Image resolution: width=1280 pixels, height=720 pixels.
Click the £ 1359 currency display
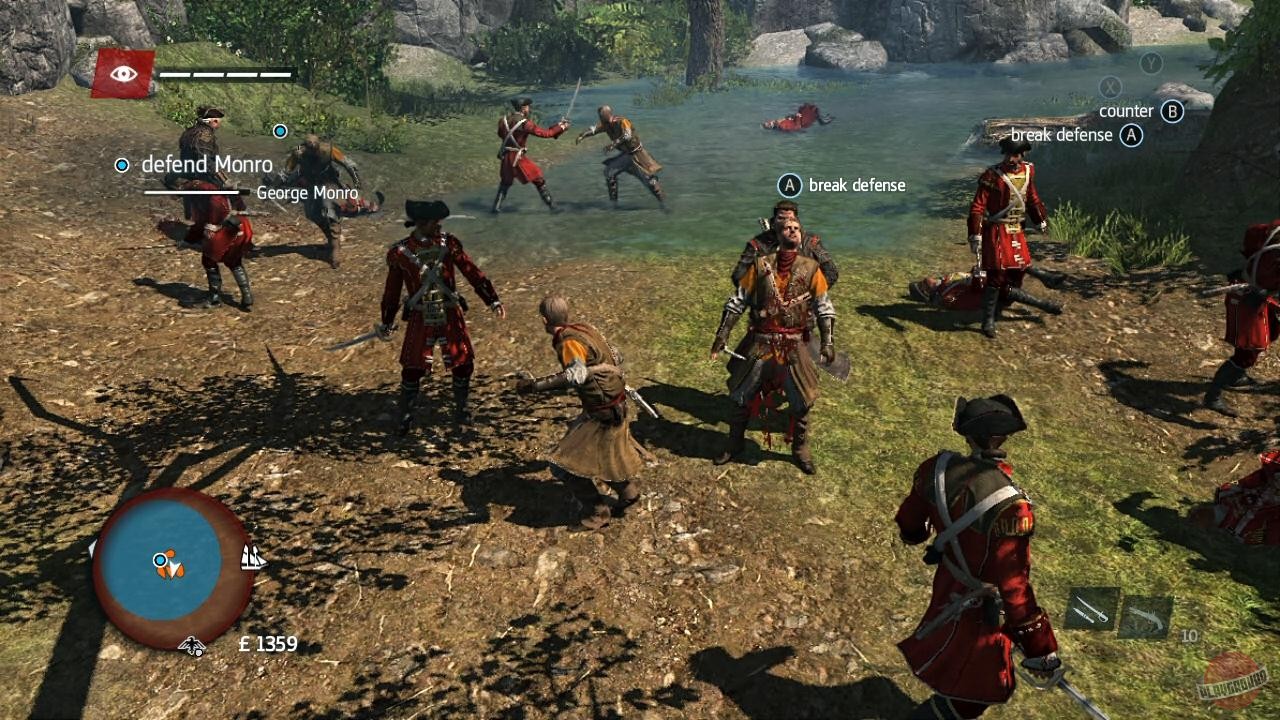[x=267, y=644]
